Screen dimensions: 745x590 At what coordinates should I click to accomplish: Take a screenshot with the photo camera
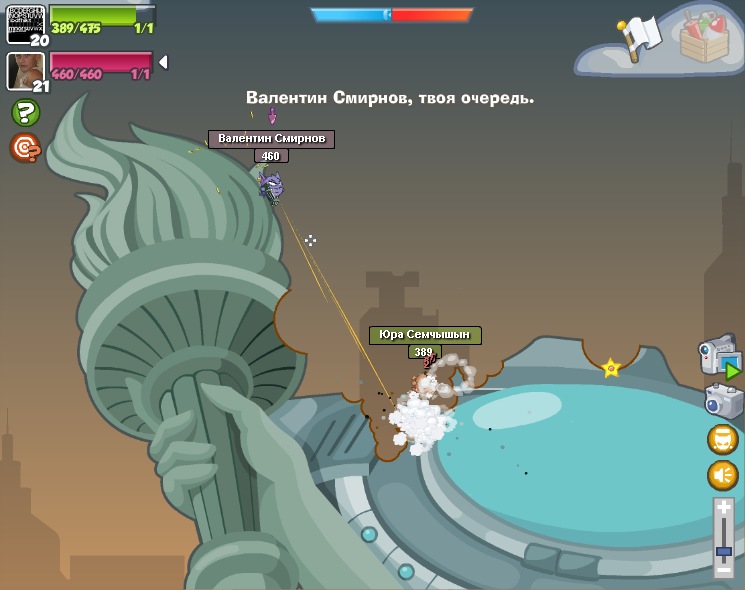pos(722,401)
